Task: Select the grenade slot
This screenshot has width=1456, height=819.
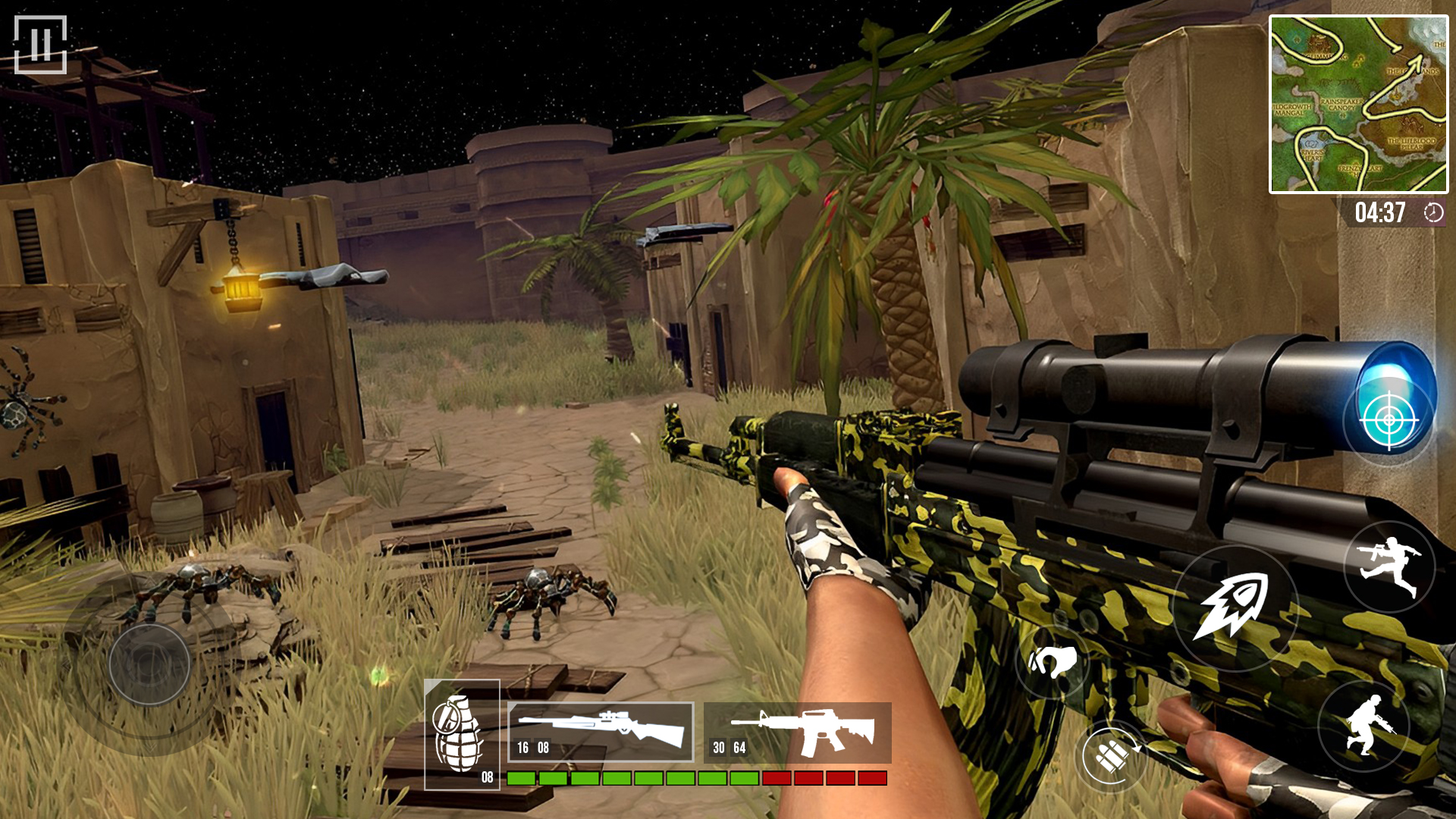Action: click(x=462, y=734)
